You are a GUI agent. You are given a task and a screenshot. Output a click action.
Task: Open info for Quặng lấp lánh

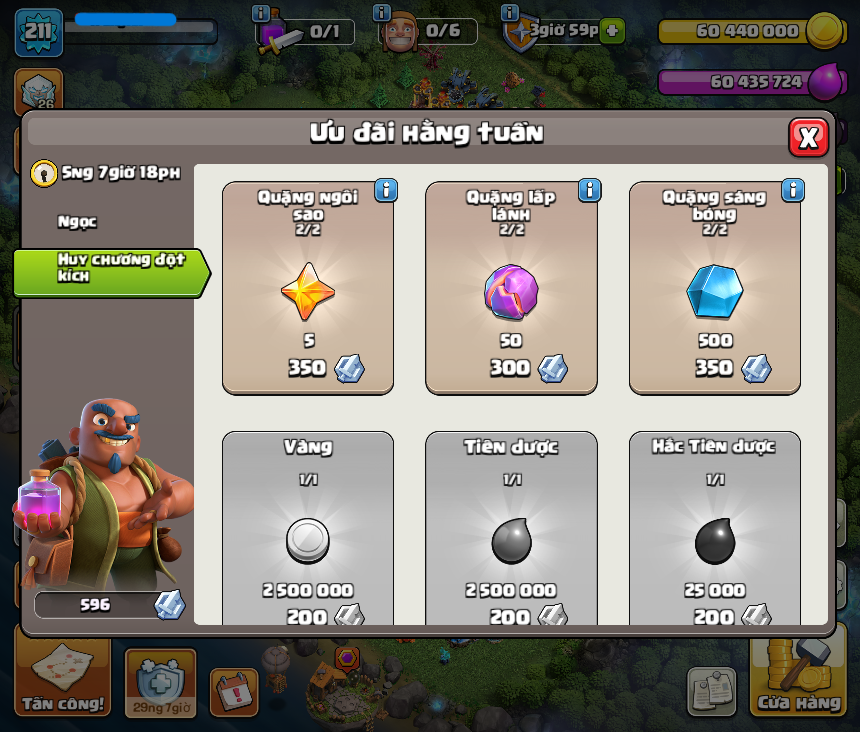click(x=589, y=190)
